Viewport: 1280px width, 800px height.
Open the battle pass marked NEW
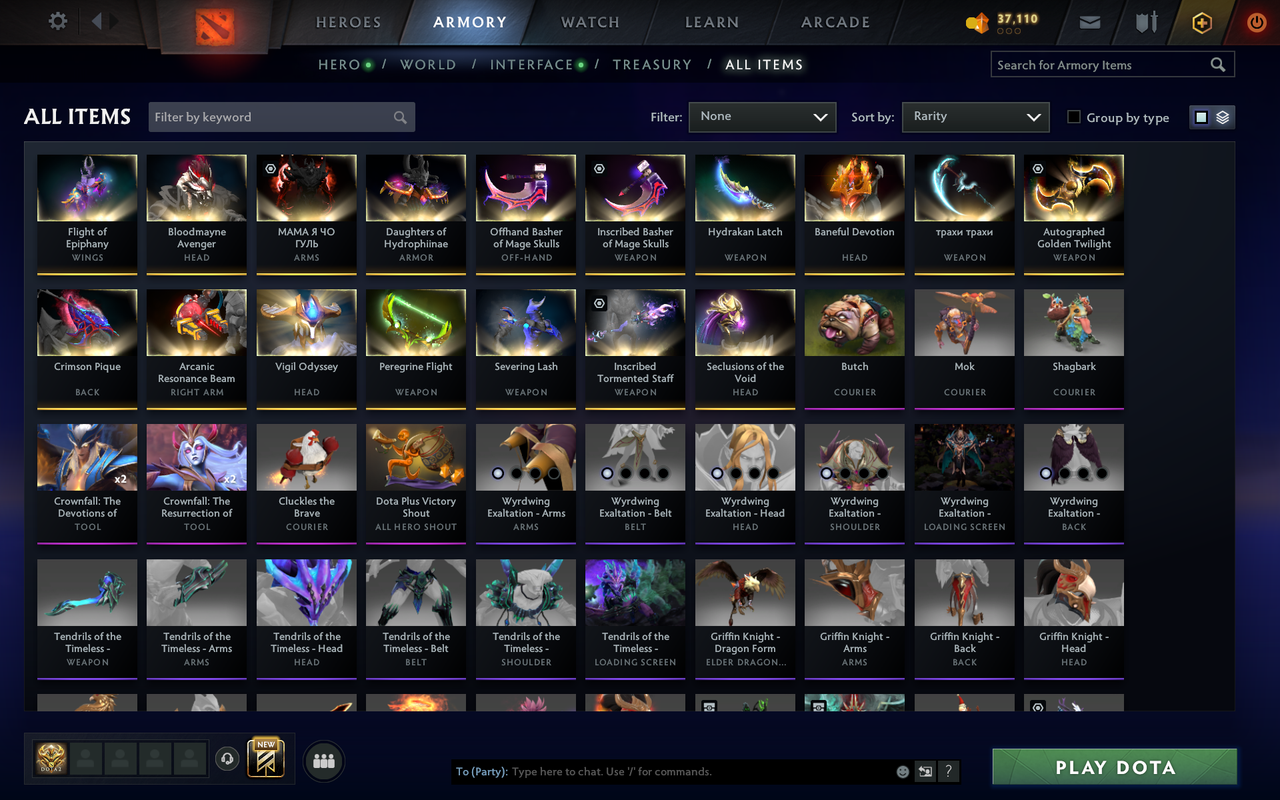(x=265, y=760)
